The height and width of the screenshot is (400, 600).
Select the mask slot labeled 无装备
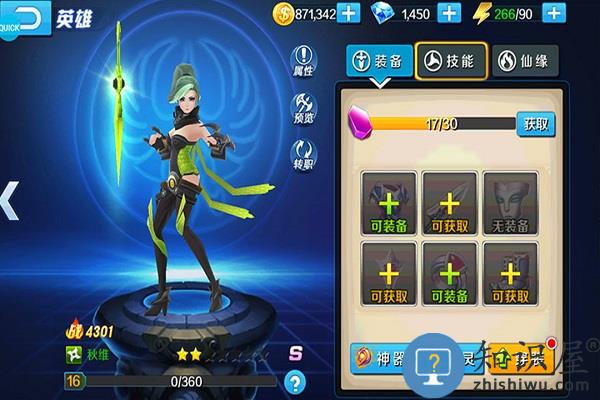click(x=510, y=203)
